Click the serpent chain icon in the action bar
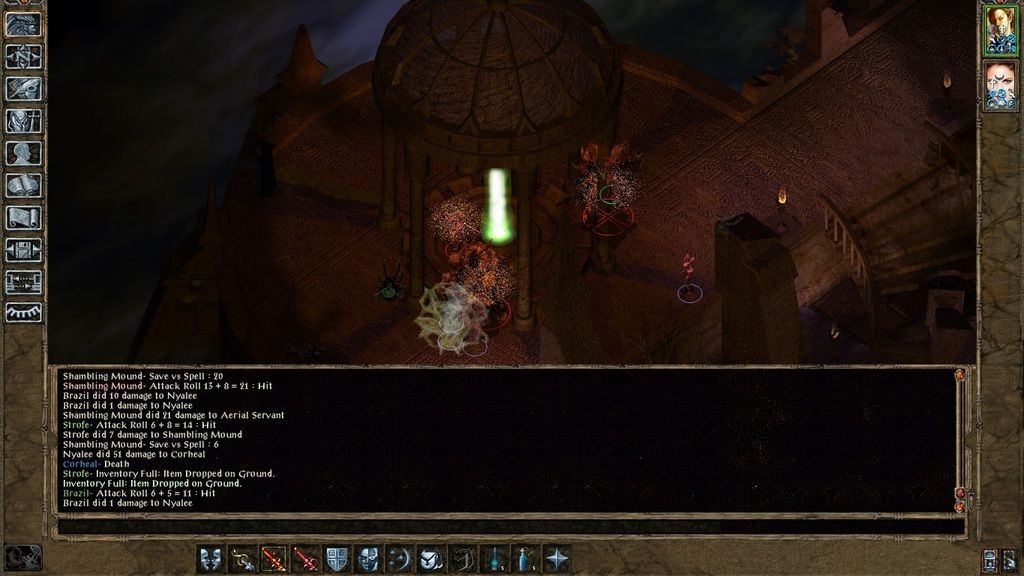 tap(242, 559)
